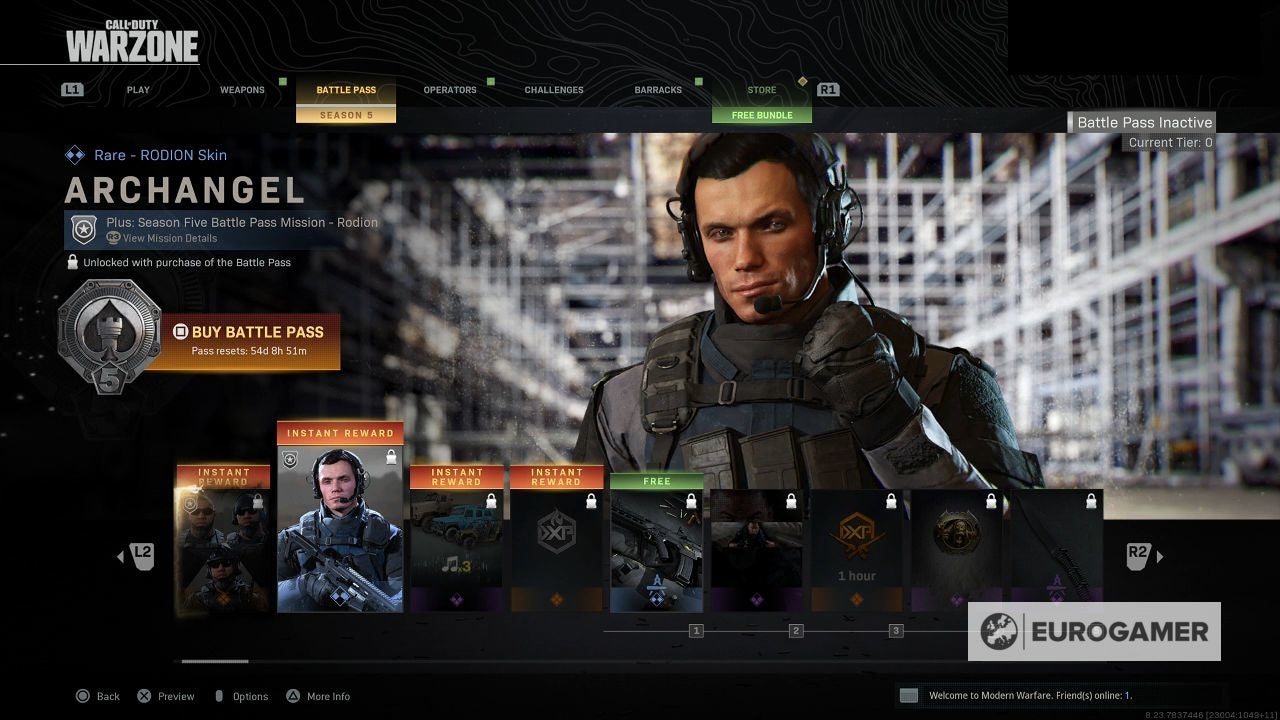Open the Weapons tab
The width and height of the screenshot is (1280, 720).
tap(242, 90)
